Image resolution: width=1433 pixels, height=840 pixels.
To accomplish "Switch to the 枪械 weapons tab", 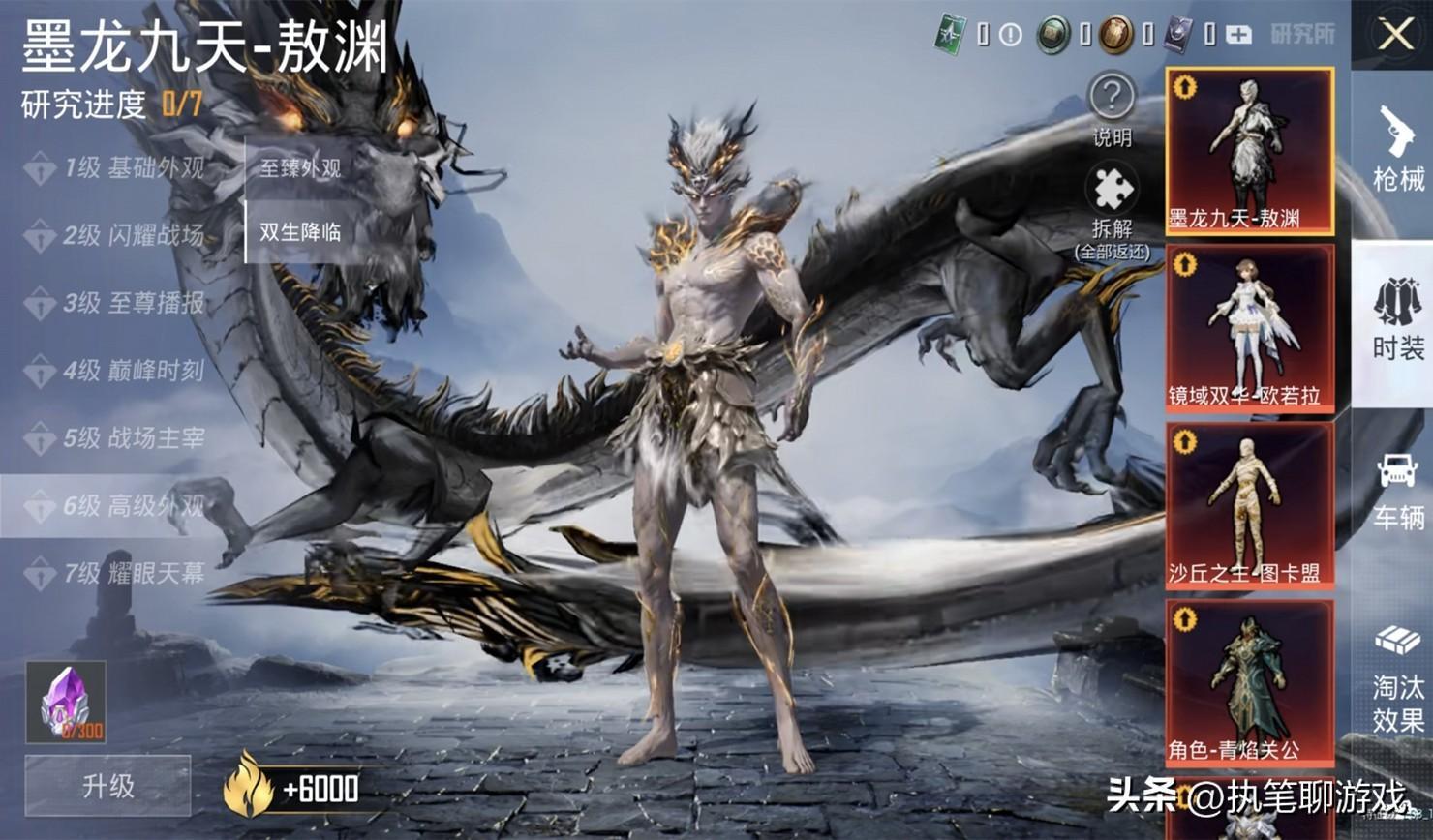I will click(1397, 149).
